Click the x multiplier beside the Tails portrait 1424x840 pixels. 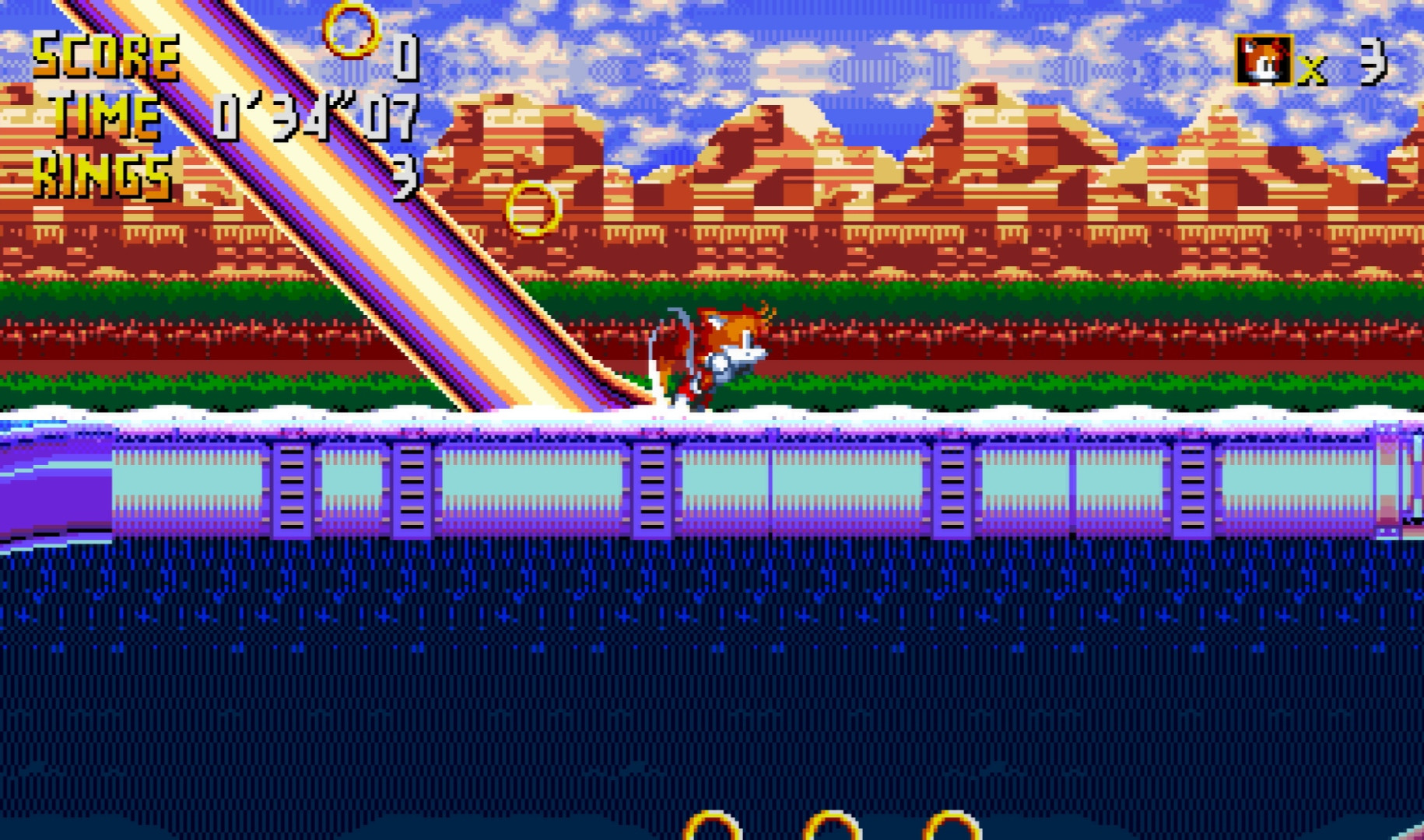pos(1311,70)
